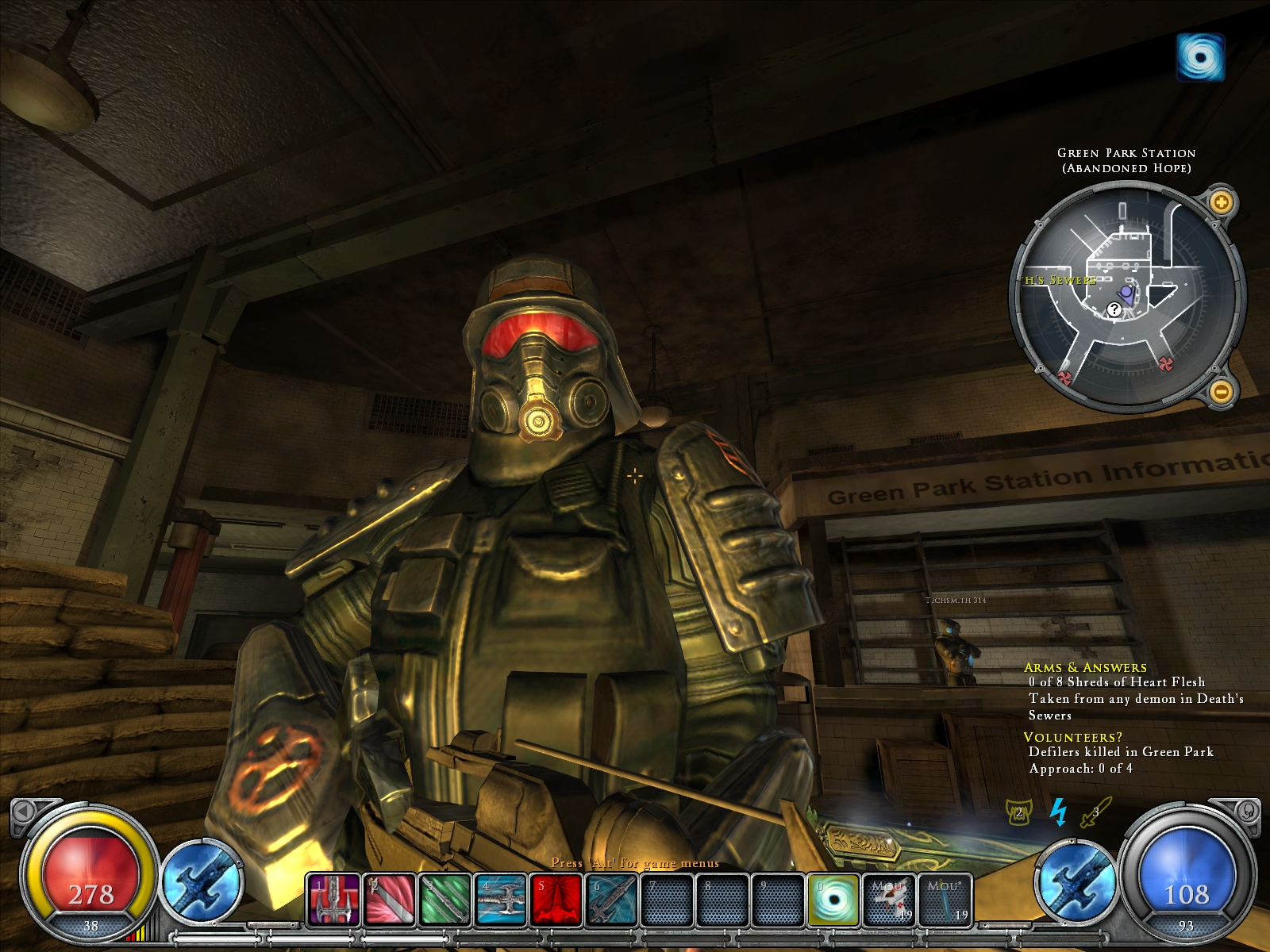Use the swirling portal item in slot 0
The width and height of the screenshot is (1270, 952).
point(833,900)
